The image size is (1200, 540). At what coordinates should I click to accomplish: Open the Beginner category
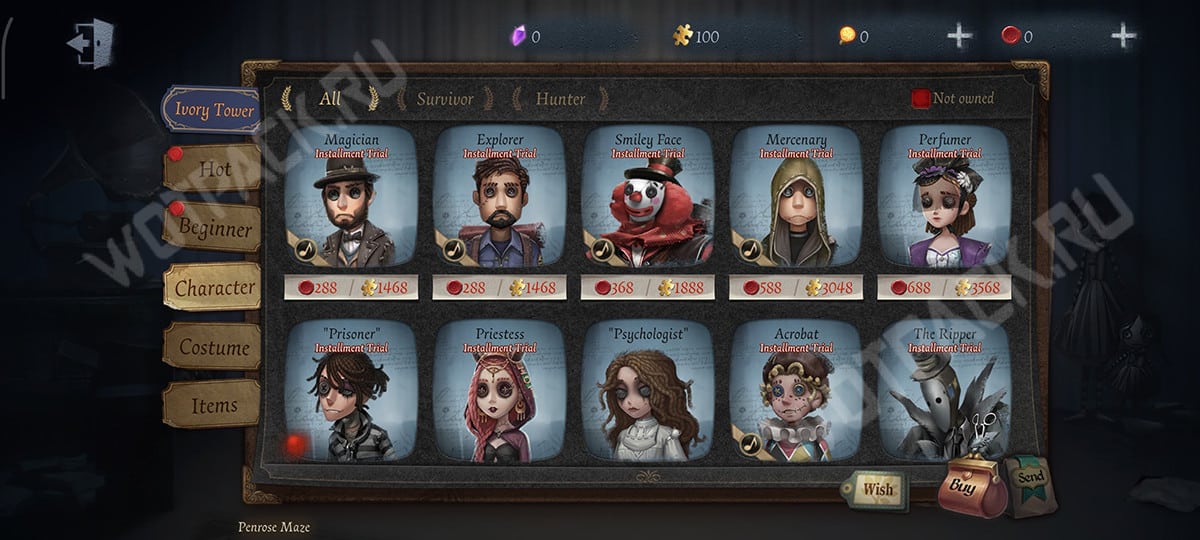(214, 228)
